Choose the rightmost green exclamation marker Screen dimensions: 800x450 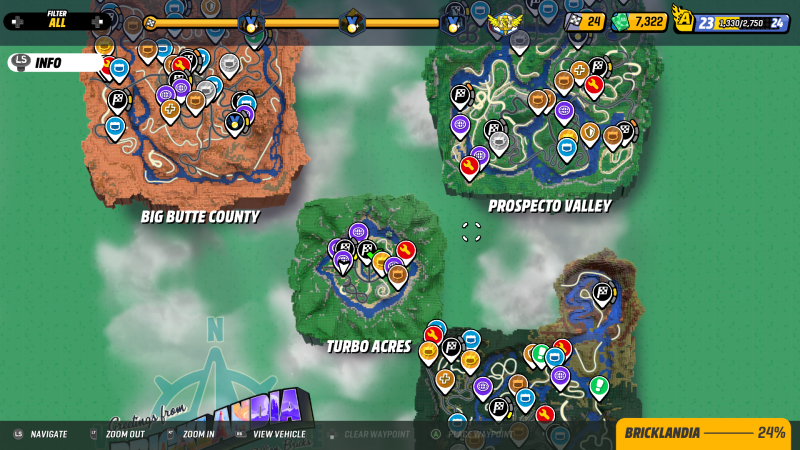coord(600,385)
